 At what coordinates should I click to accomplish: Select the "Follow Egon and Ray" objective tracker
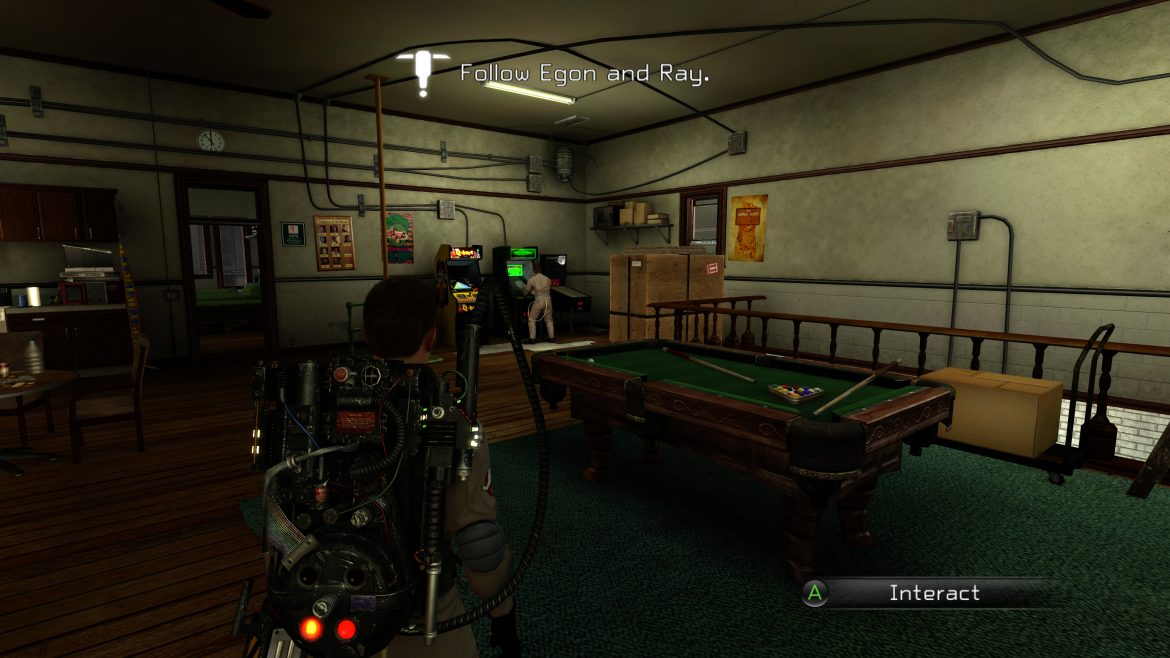coord(583,74)
